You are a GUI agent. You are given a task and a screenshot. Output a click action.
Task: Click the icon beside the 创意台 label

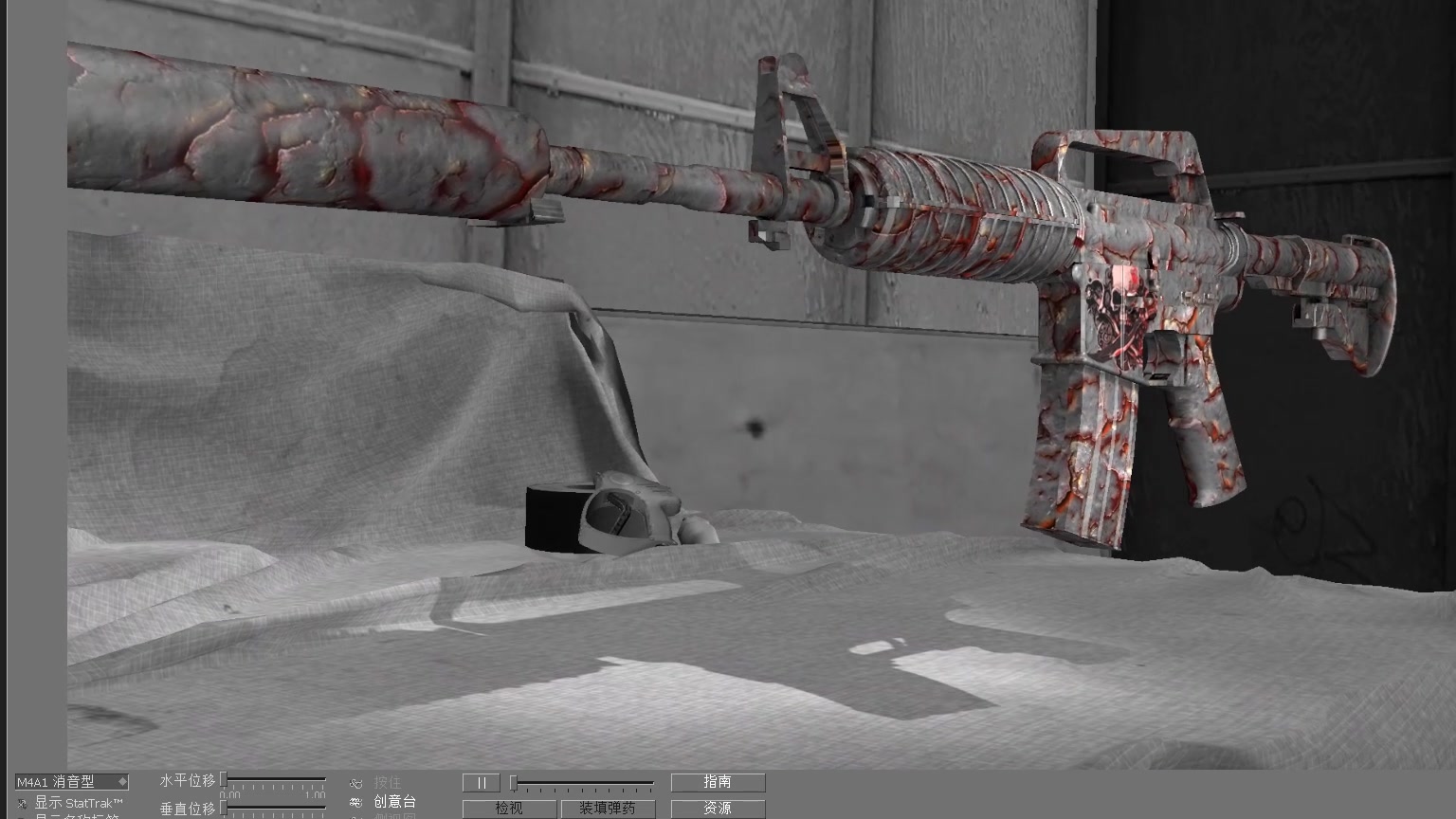point(355,802)
